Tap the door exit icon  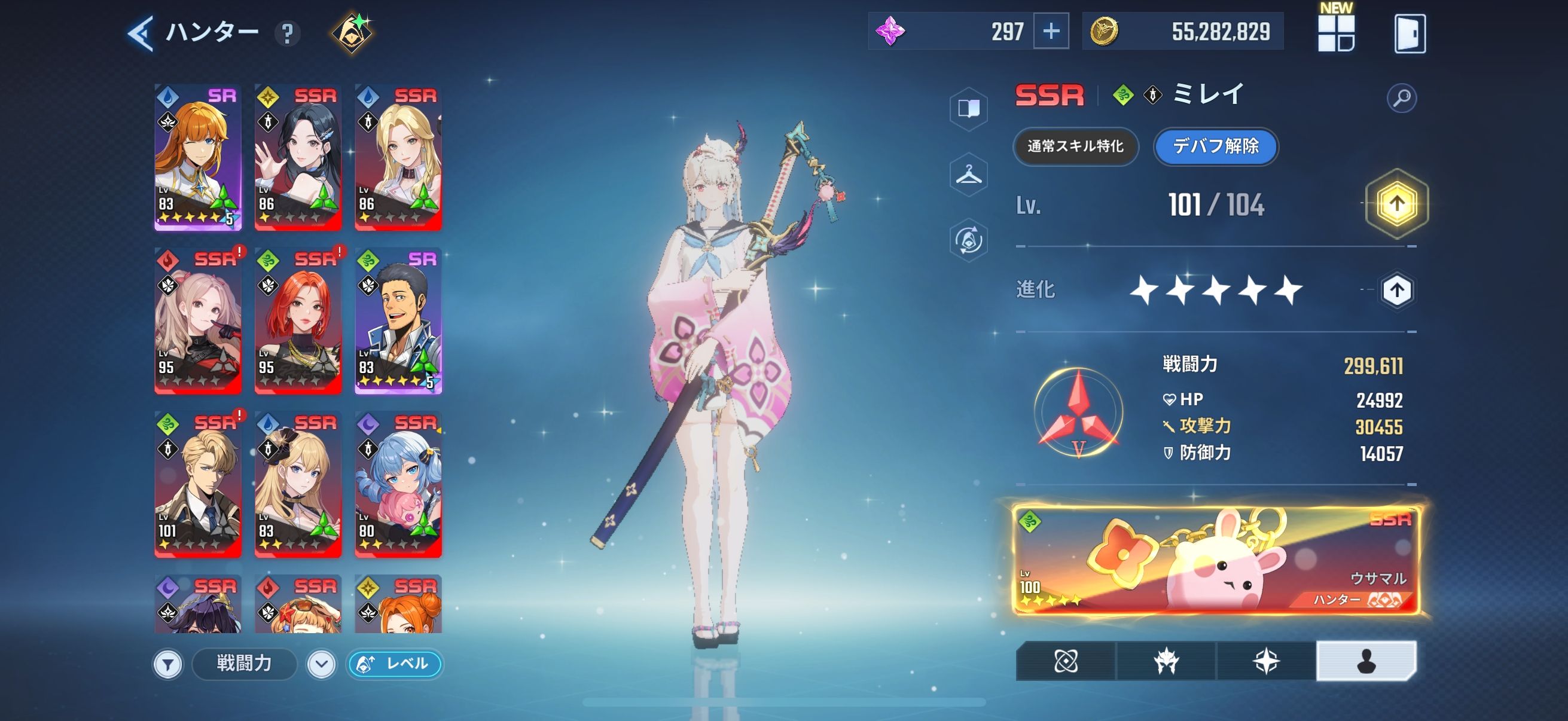tap(1409, 34)
